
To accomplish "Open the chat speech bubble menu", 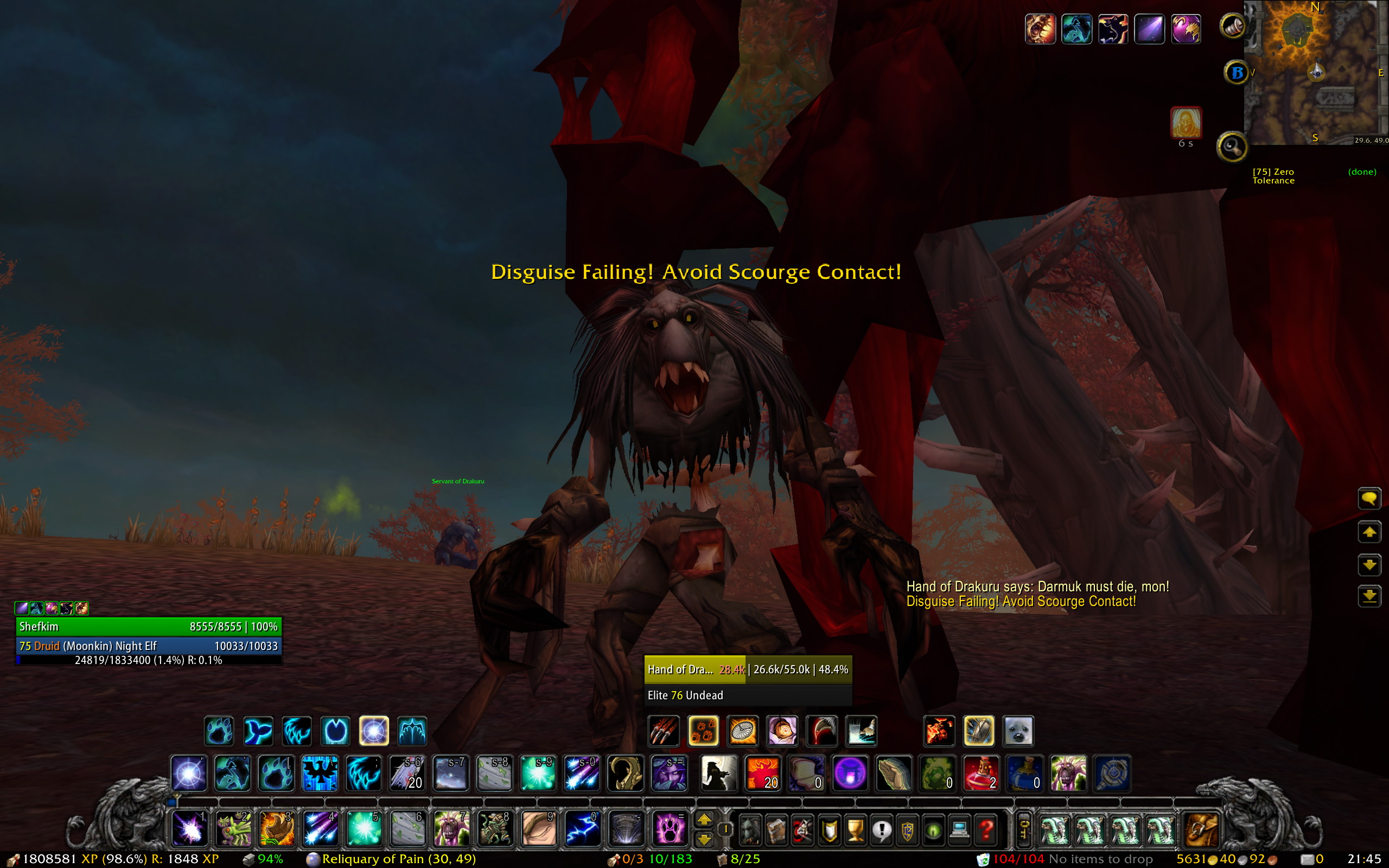I will point(1369,499).
